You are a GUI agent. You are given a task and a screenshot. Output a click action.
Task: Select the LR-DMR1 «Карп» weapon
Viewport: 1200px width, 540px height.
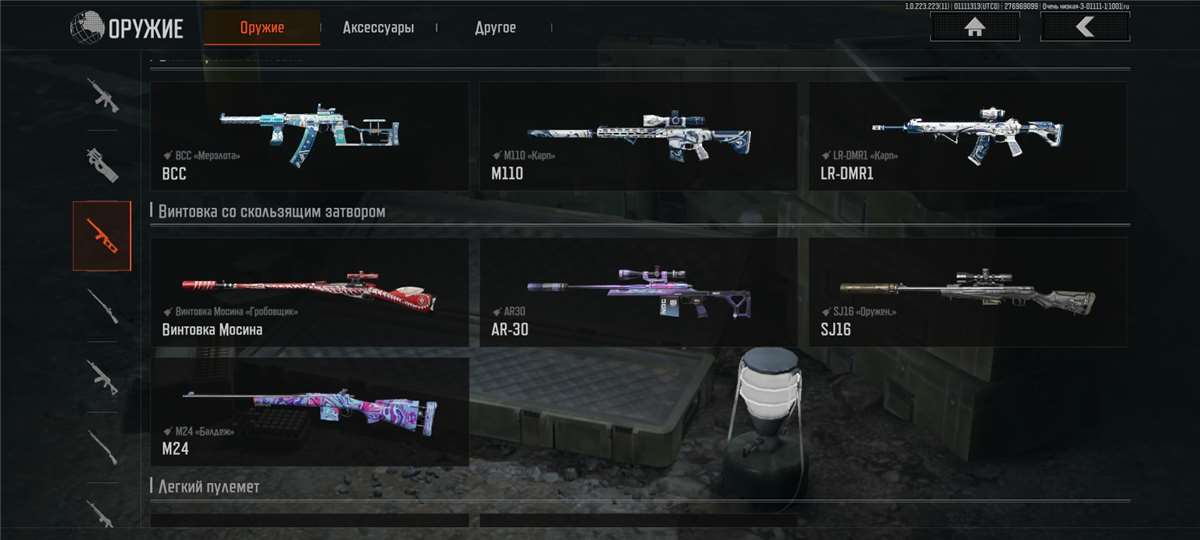[967, 137]
